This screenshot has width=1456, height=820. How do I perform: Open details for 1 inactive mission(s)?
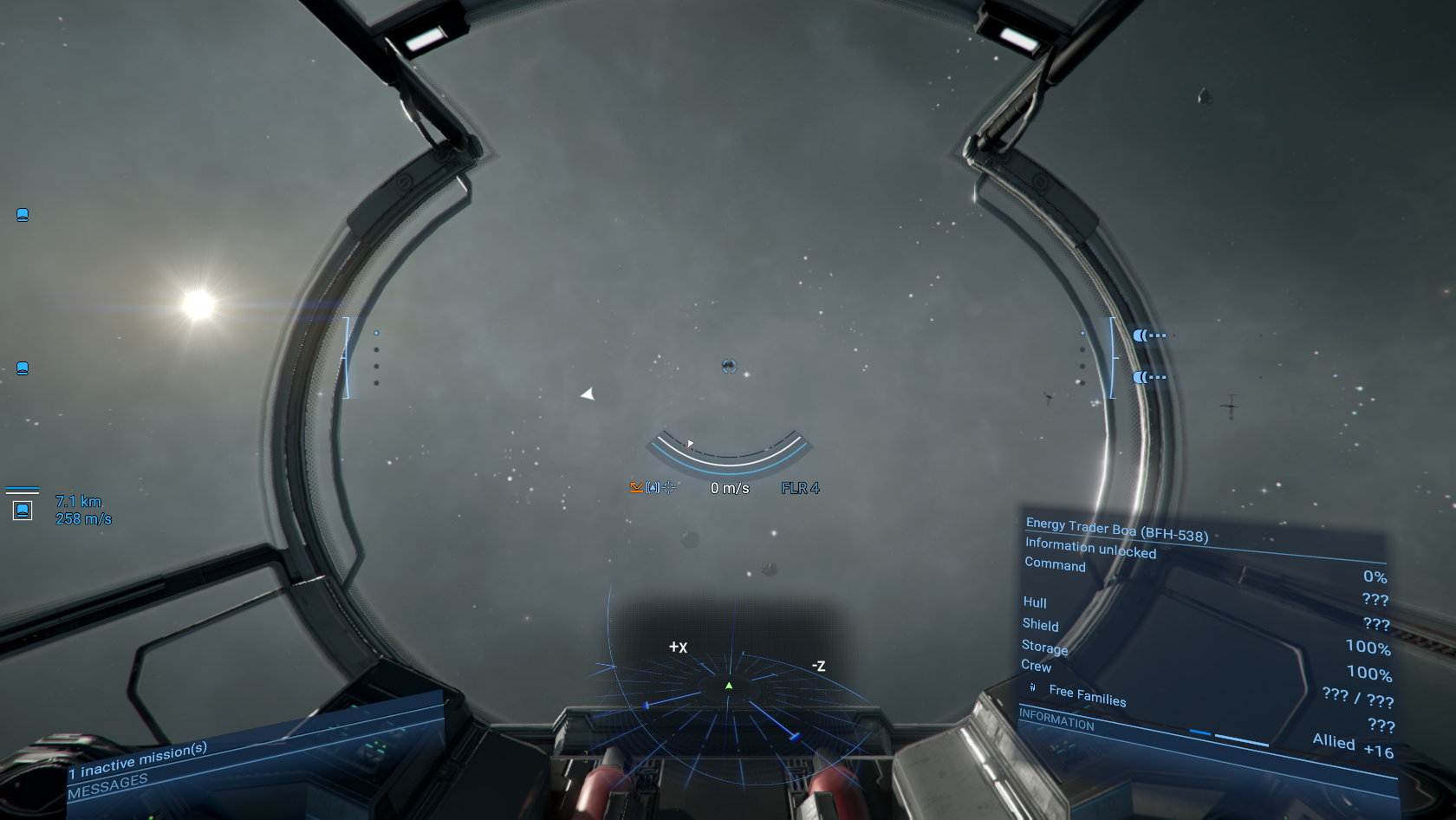(139, 763)
